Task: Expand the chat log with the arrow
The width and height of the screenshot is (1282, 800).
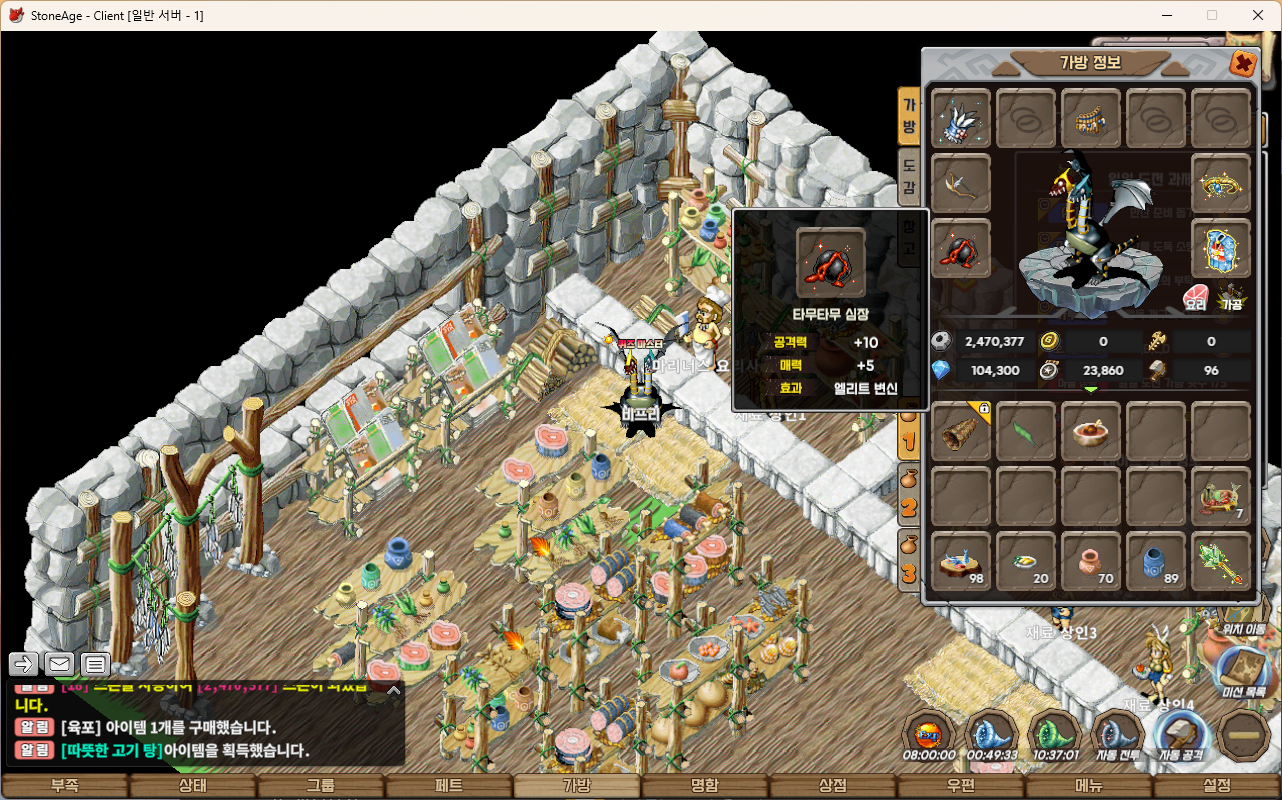Action: point(394,689)
